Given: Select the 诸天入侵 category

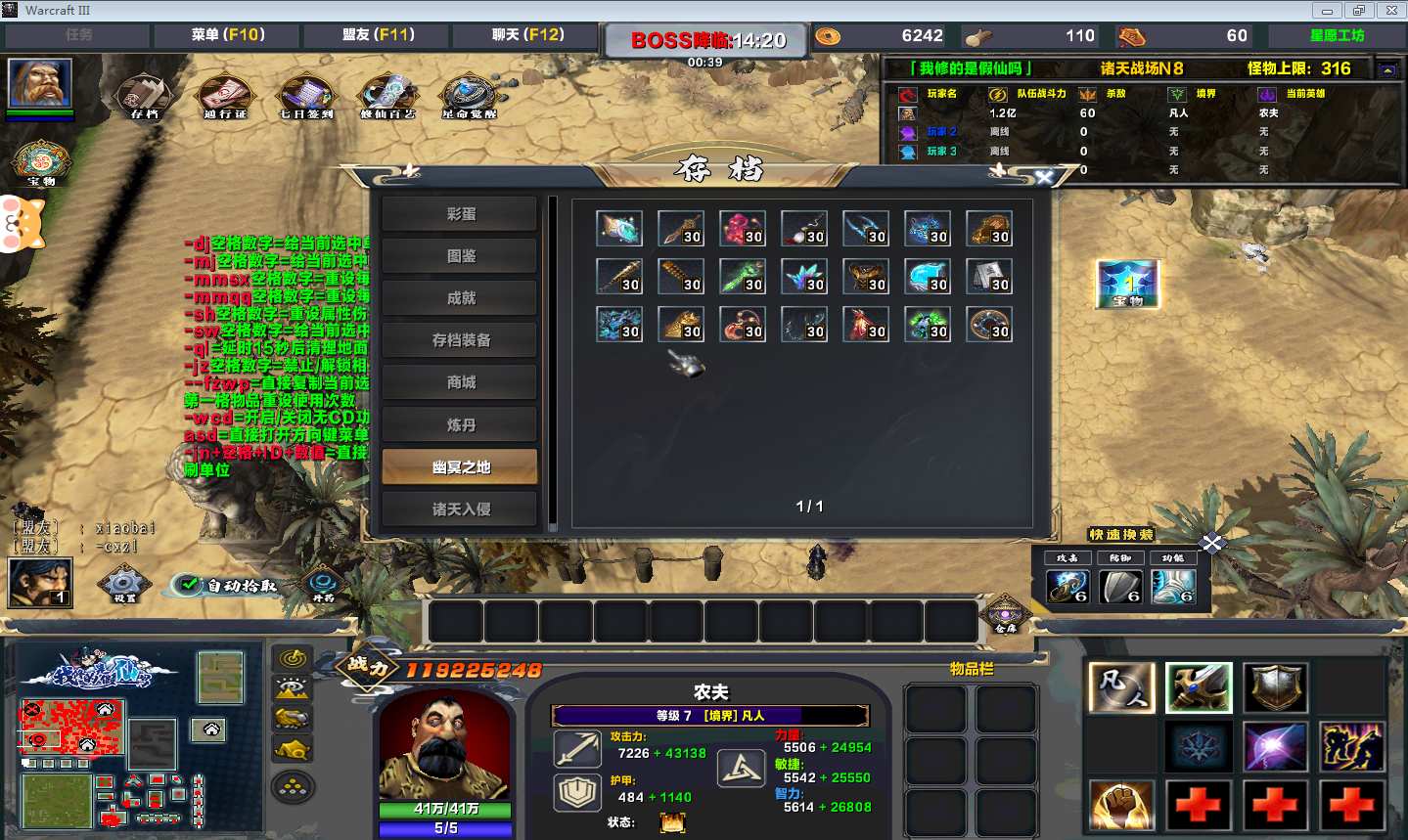Looking at the screenshot, I should (x=460, y=508).
